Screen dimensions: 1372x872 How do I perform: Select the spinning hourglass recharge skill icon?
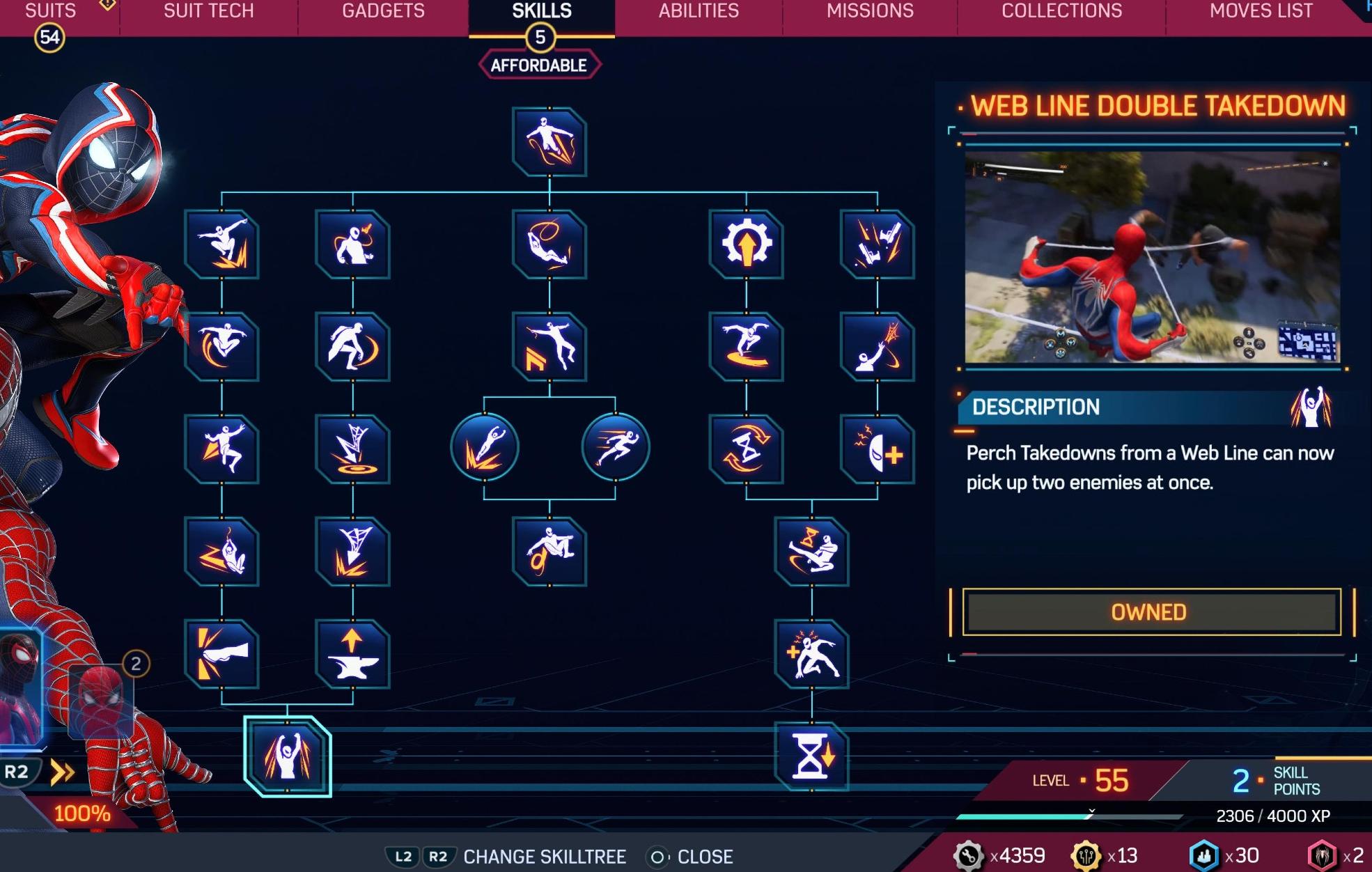point(747,449)
